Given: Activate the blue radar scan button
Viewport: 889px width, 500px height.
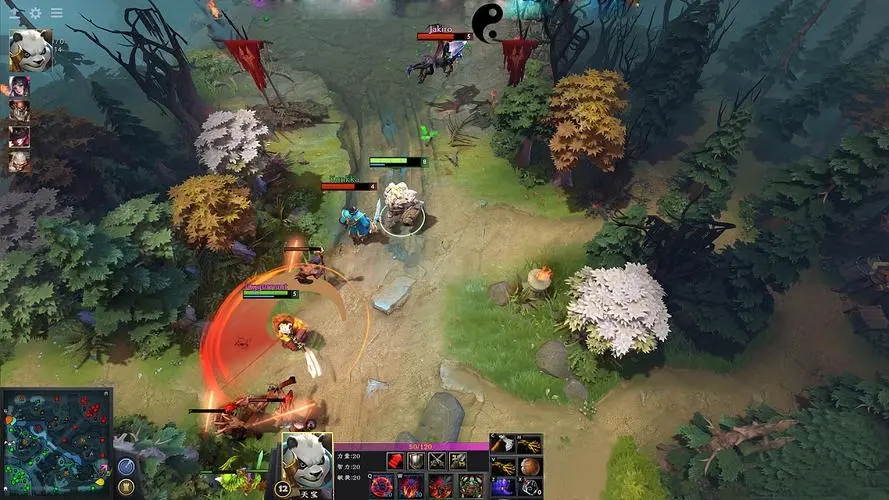Looking at the screenshot, I should point(126,466).
